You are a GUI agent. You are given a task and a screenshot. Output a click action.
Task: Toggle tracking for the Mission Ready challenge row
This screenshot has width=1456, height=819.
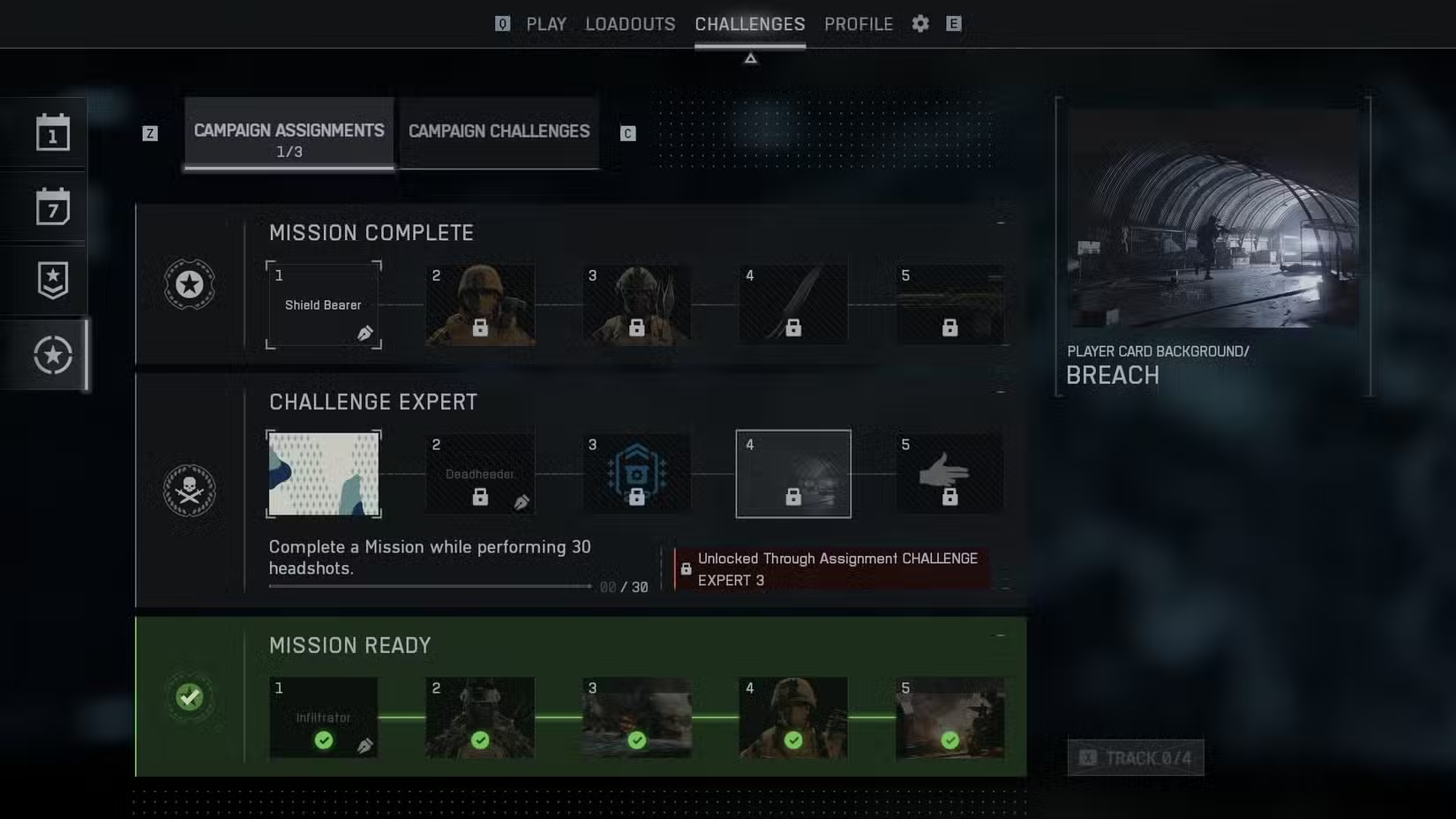click(x=1136, y=757)
